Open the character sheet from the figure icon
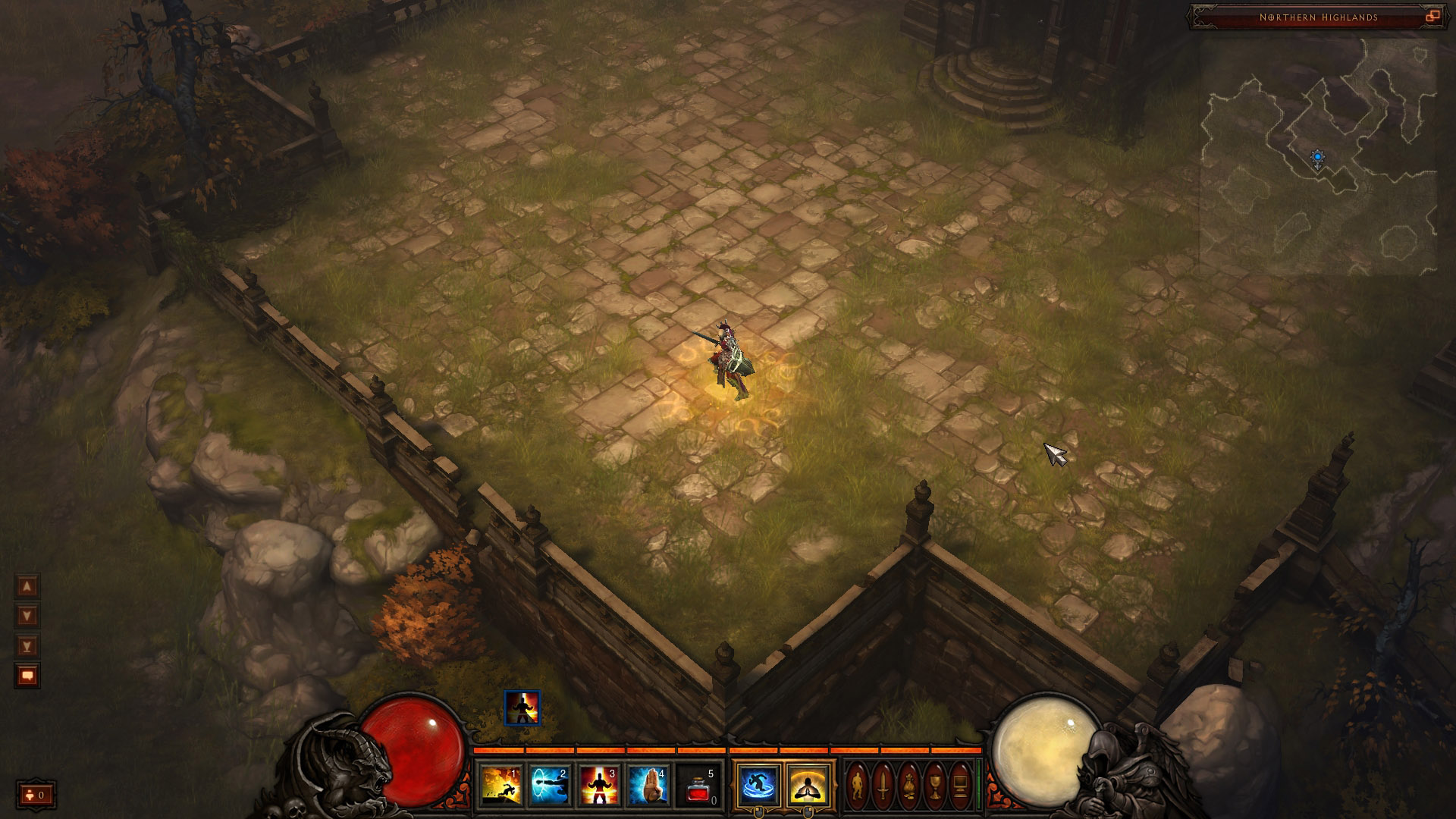This screenshot has height=819, width=1456. [x=858, y=785]
